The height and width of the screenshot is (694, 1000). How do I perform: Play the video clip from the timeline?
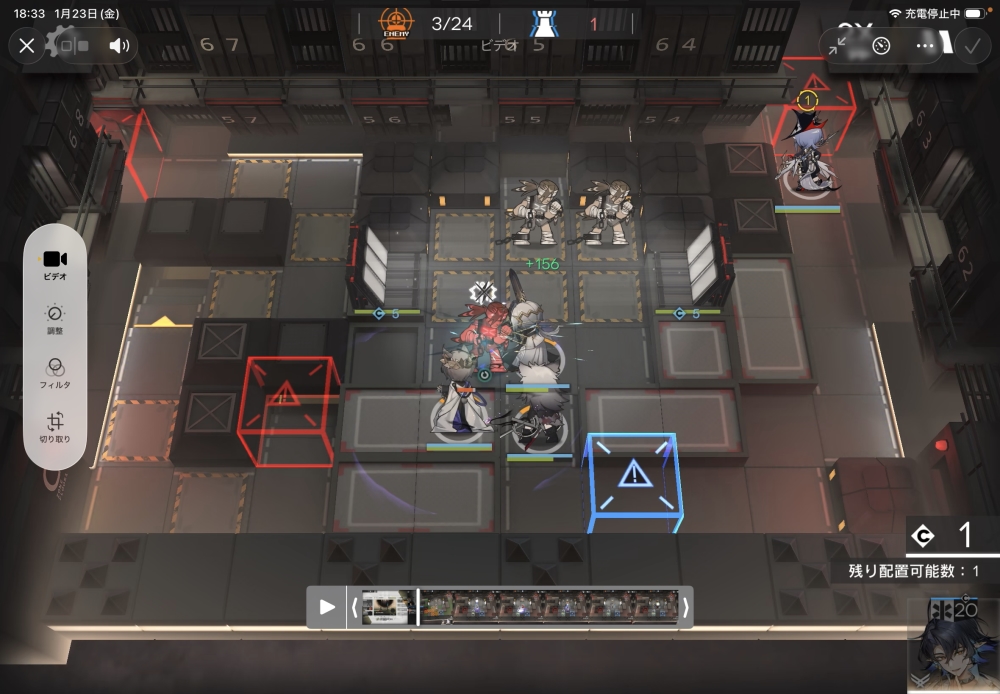[x=326, y=607]
